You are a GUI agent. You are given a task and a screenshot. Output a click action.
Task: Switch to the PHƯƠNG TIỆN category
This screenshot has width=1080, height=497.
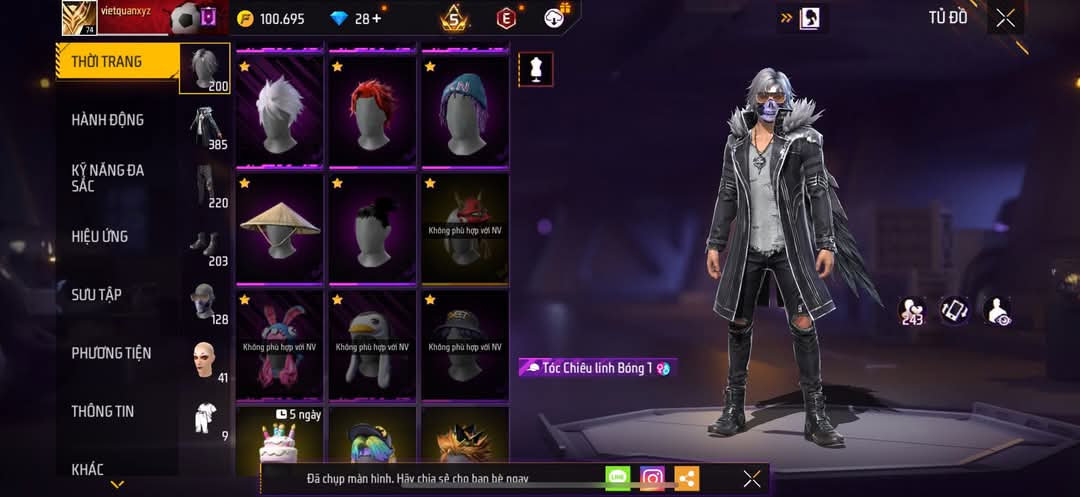[x=111, y=353]
